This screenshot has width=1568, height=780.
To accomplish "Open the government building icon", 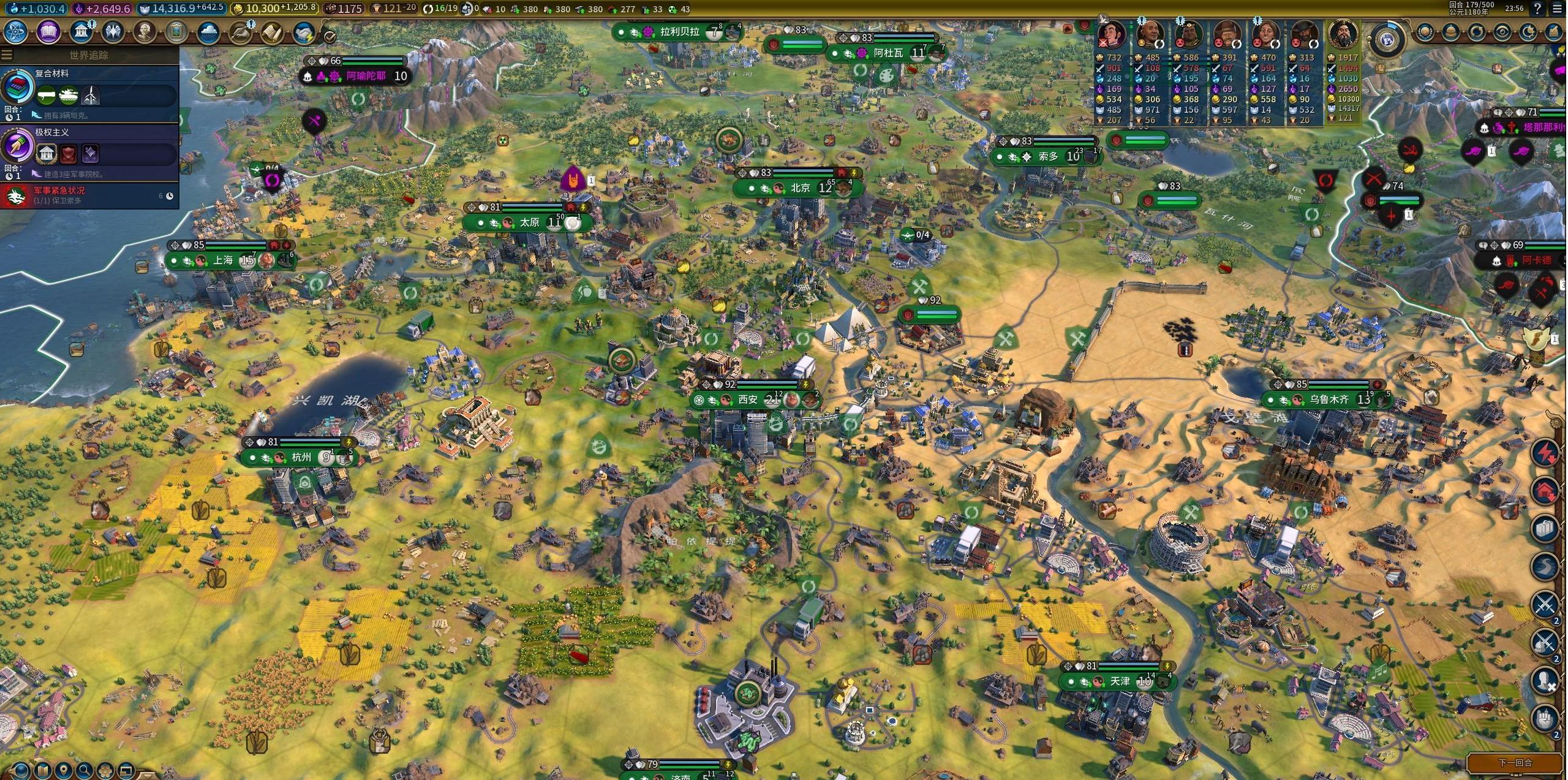I will coord(81,32).
